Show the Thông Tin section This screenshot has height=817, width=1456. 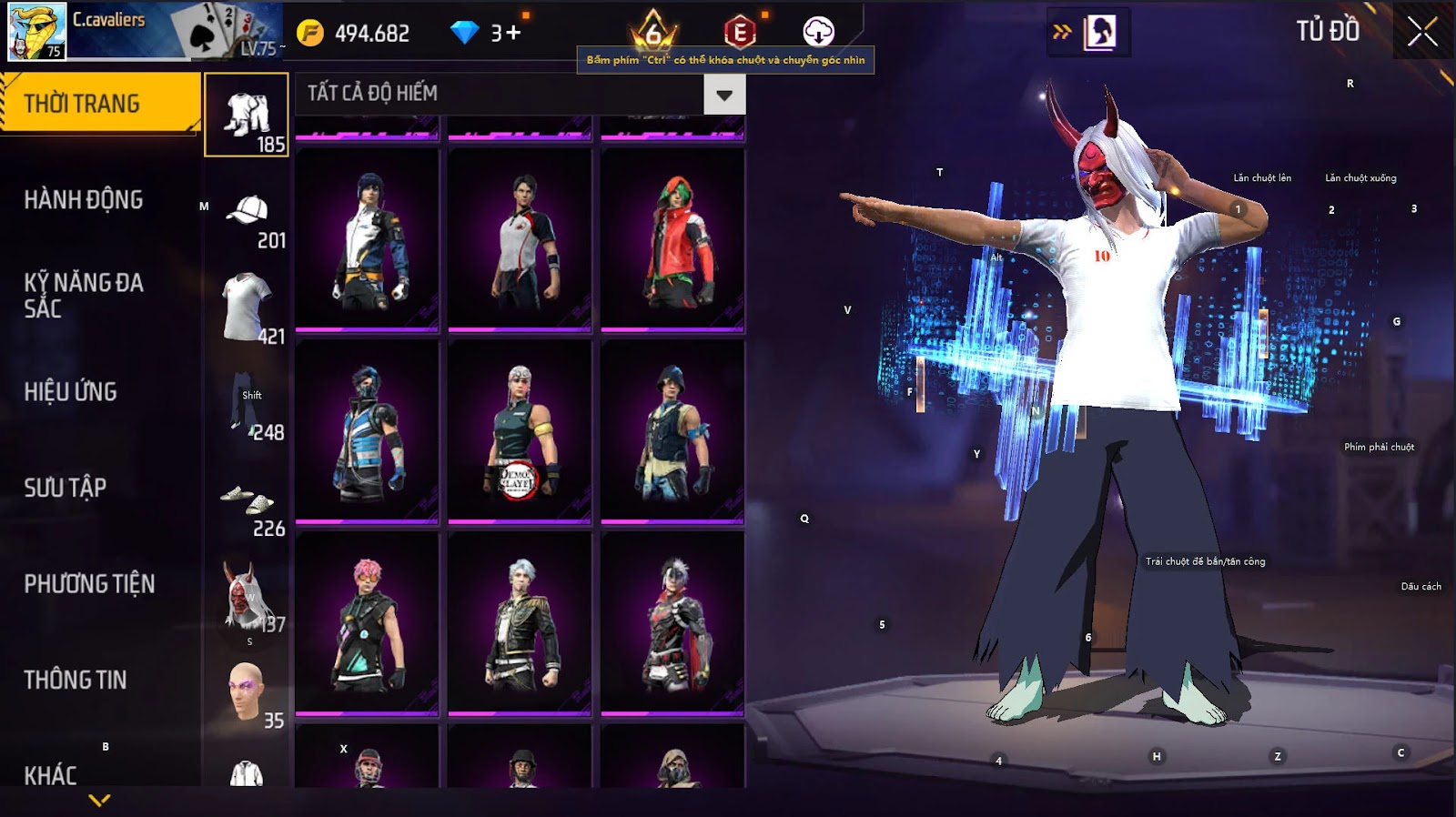click(76, 680)
